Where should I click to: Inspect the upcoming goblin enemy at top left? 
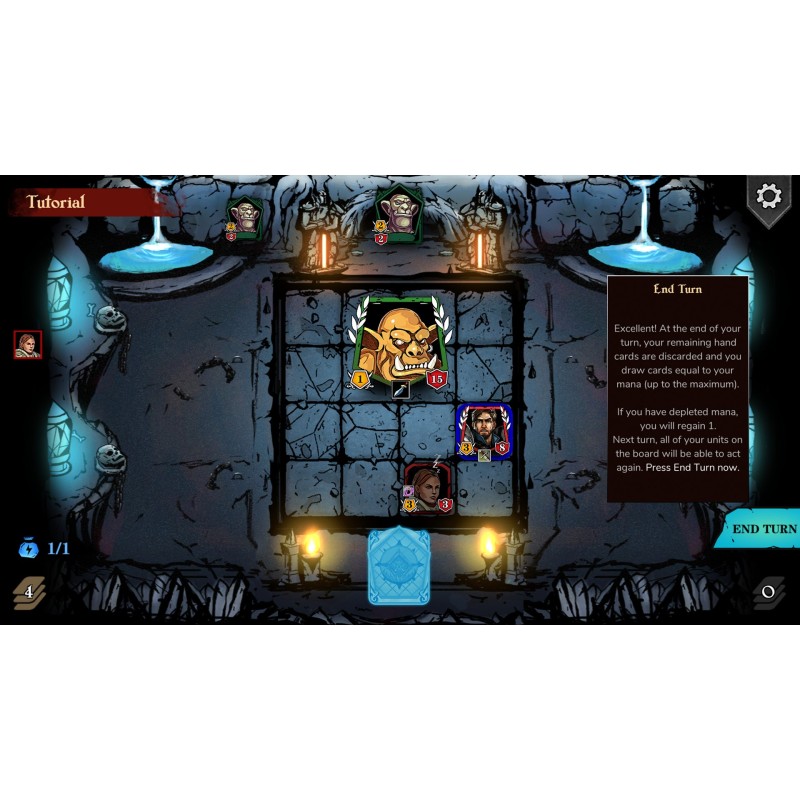coord(244,217)
